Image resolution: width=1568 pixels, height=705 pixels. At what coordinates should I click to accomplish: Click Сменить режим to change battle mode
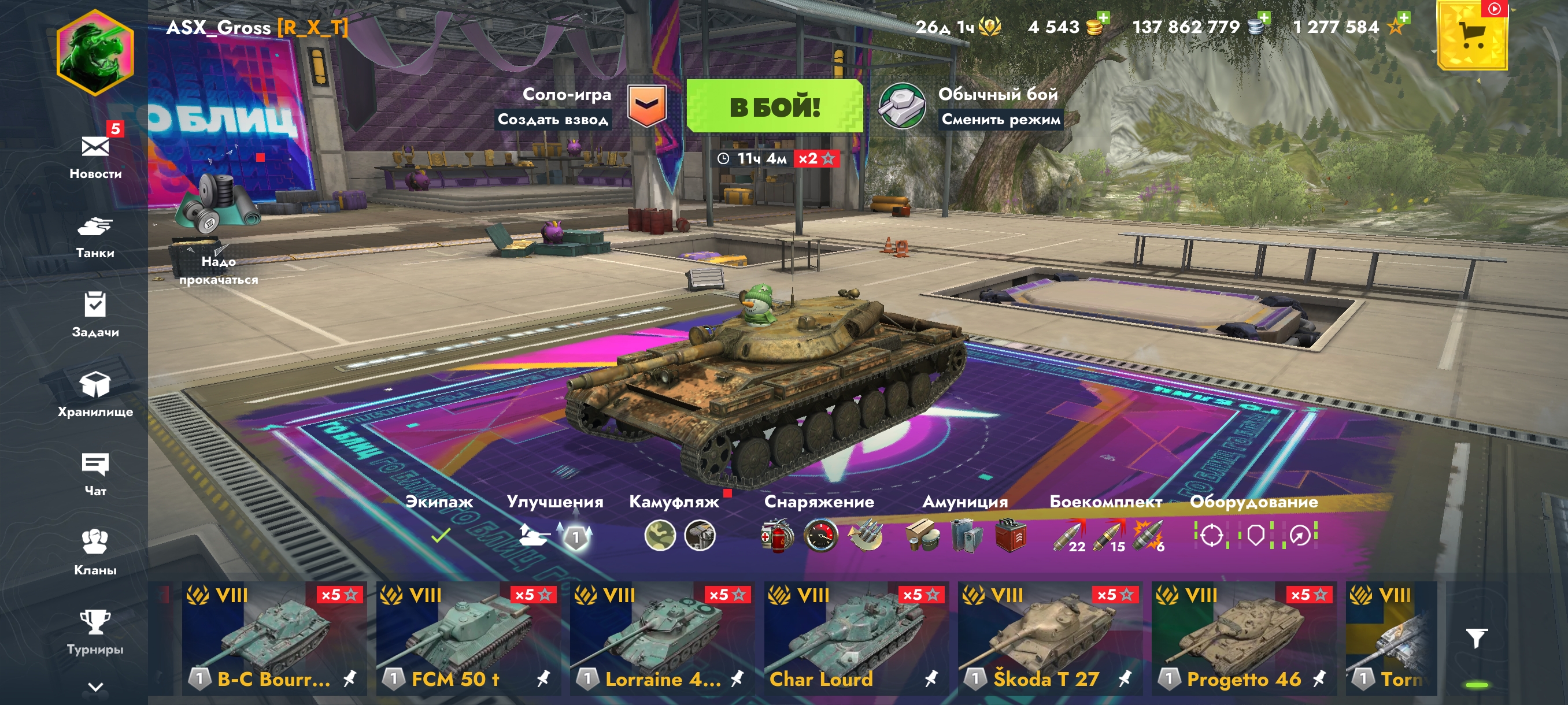click(x=1001, y=119)
